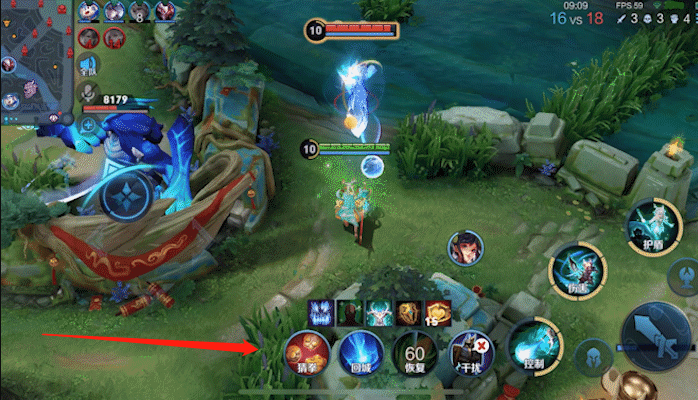The width and height of the screenshot is (698, 400).
Task: Activate the blue four-point star skill
Action: pyautogui.click(x=128, y=190)
